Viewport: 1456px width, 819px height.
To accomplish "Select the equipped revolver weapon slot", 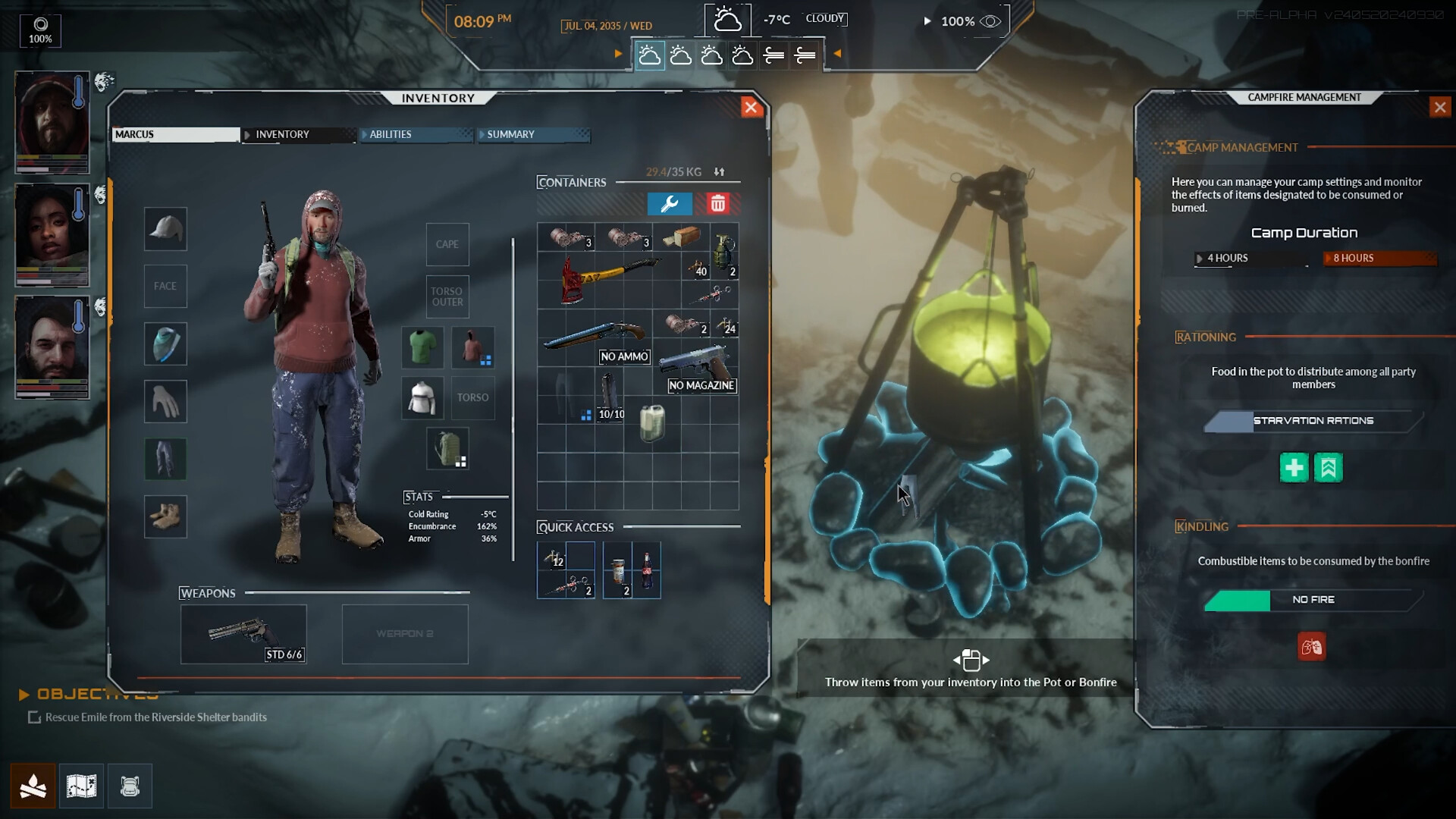I will [243, 634].
